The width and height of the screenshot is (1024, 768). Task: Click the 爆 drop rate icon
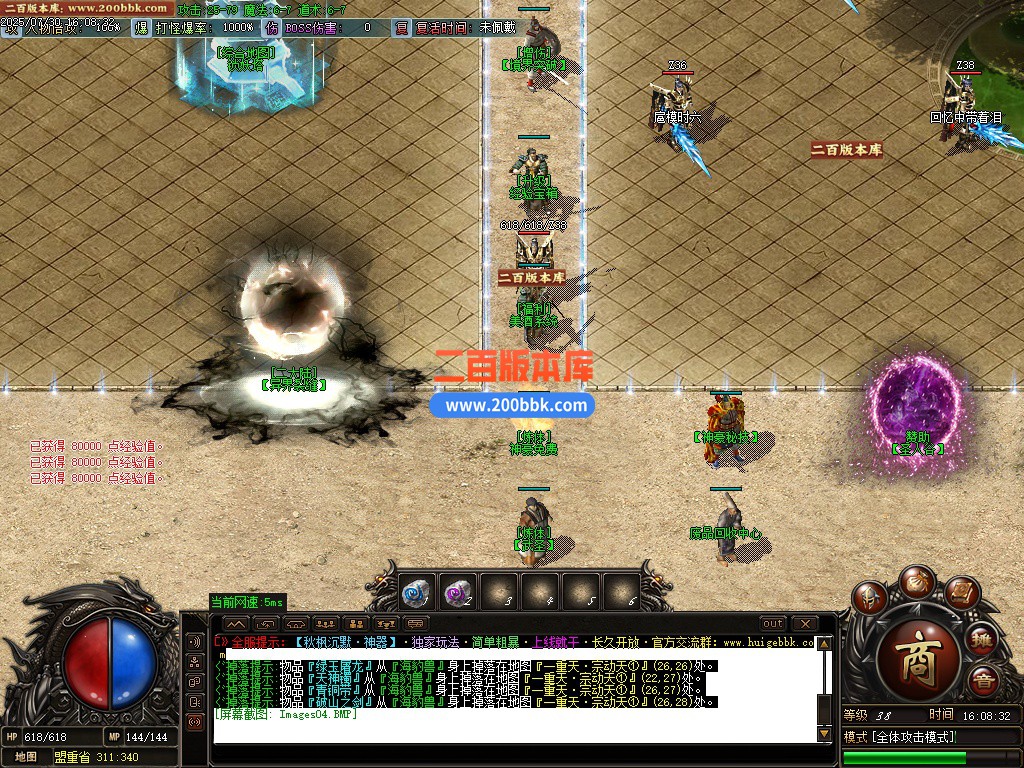140,28
